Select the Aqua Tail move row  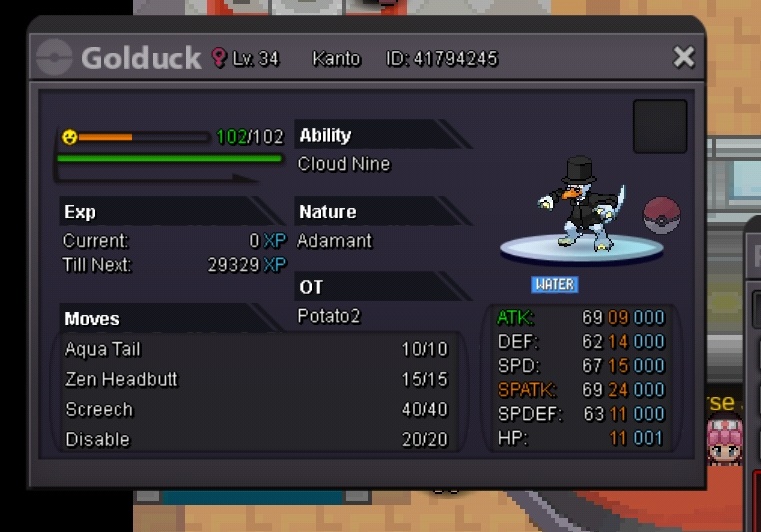[x=256, y=350]
